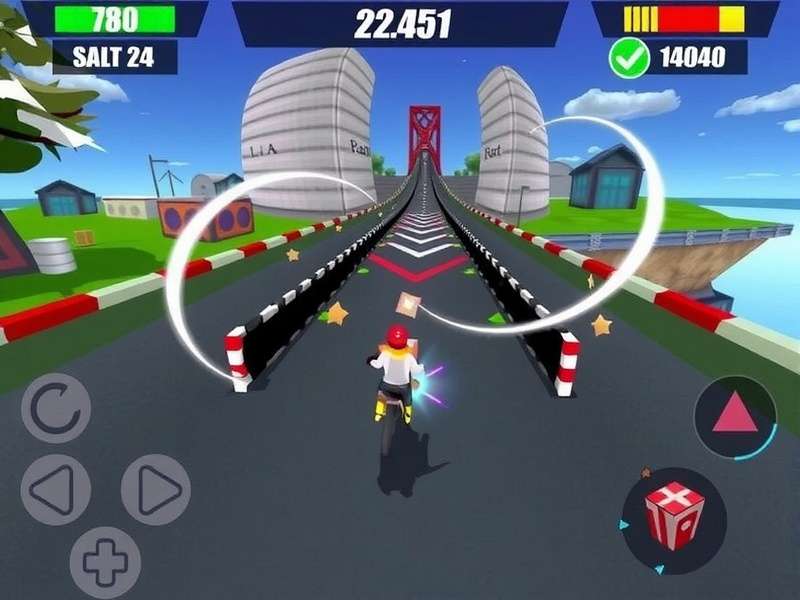Tap the plus-shaped control button
The height and width of the screenshot is (600, 800).
[105, 562]
